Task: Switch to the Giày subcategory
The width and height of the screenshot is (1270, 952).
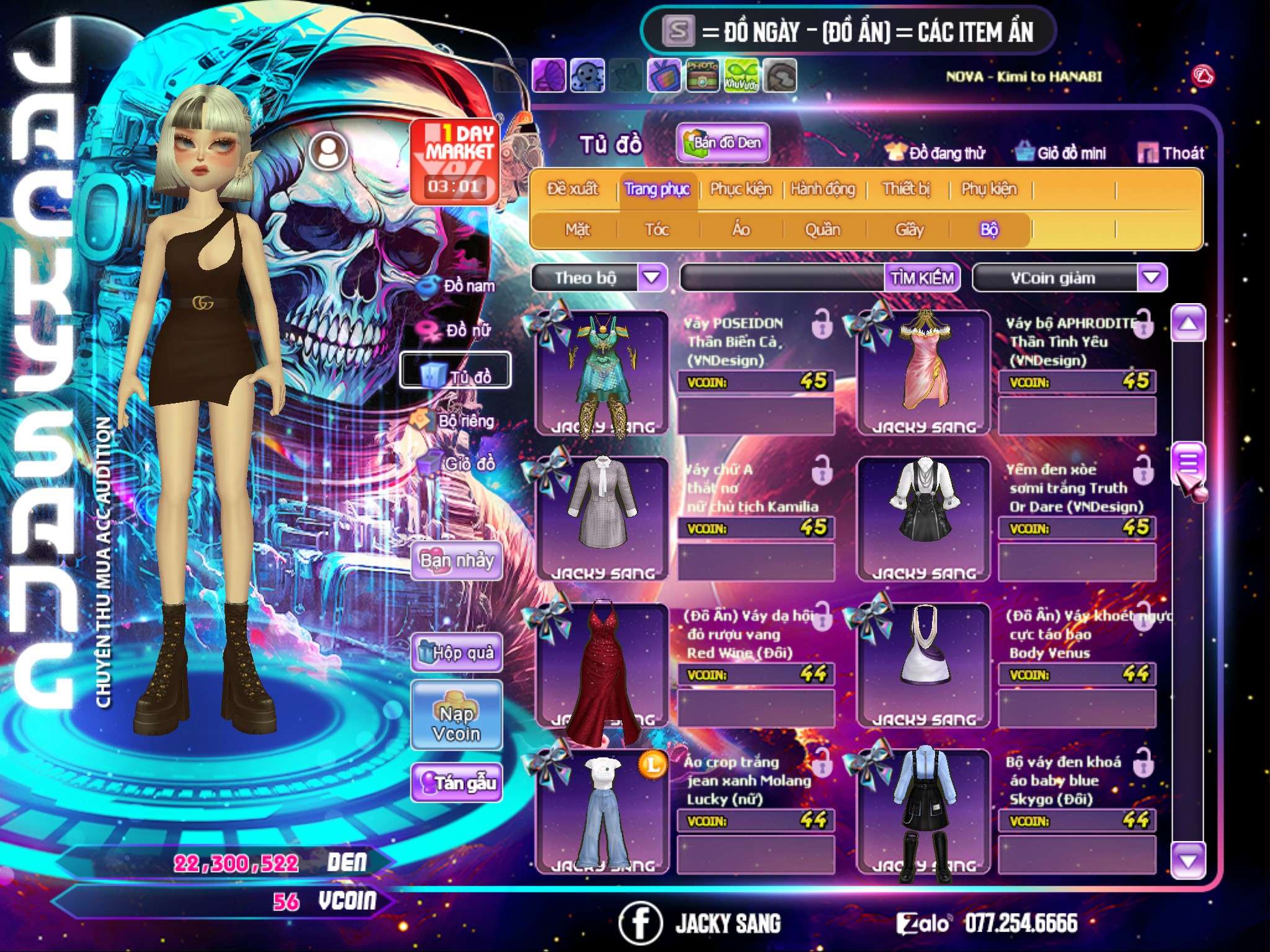Action: click(909, 230)
